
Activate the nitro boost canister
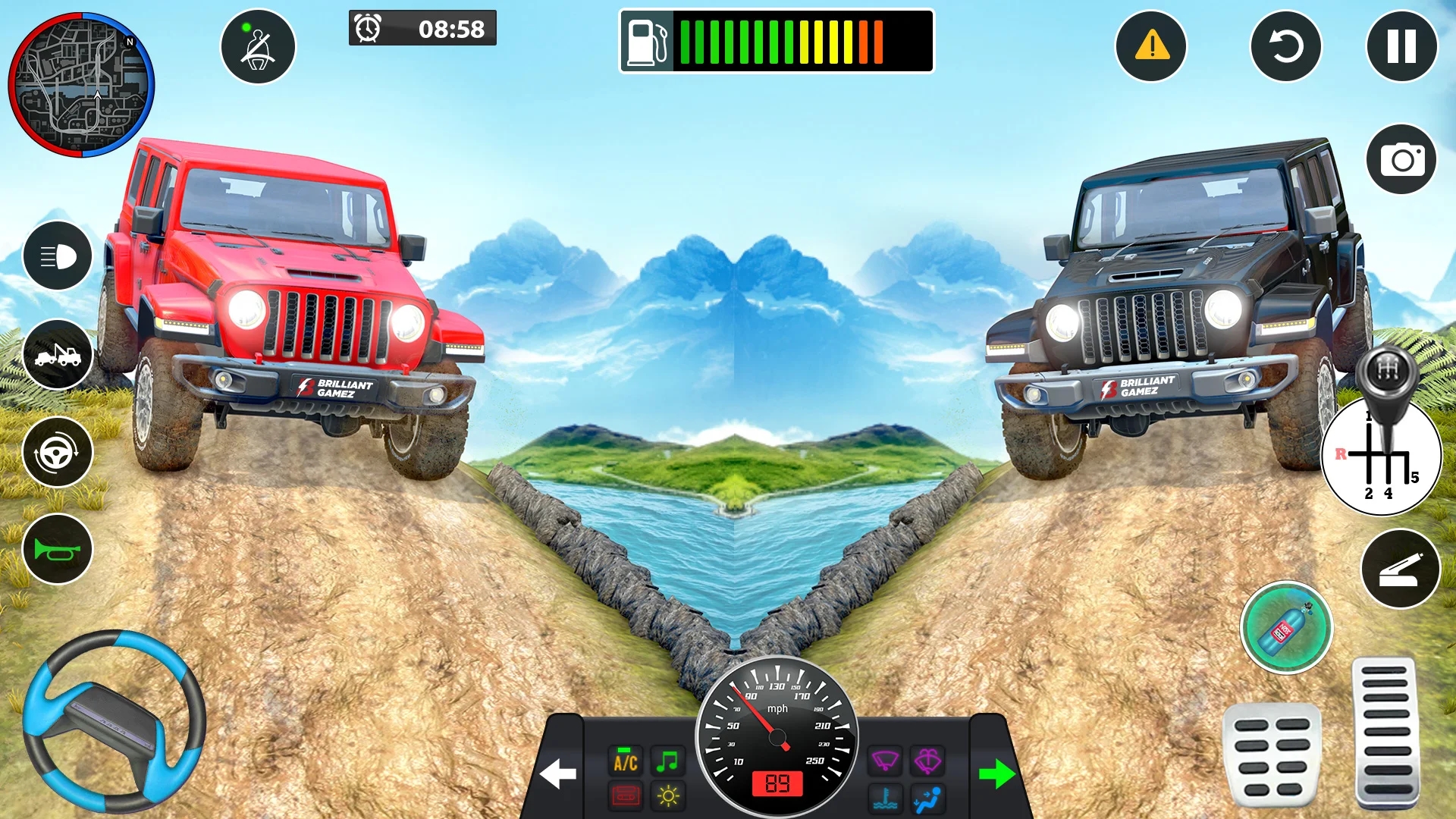coord(1286,628)
